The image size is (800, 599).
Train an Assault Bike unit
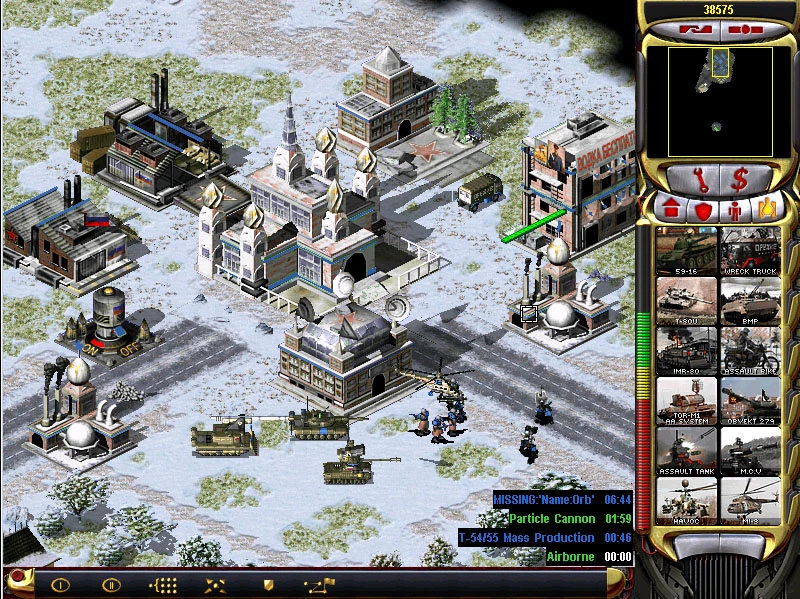point(750,350)
